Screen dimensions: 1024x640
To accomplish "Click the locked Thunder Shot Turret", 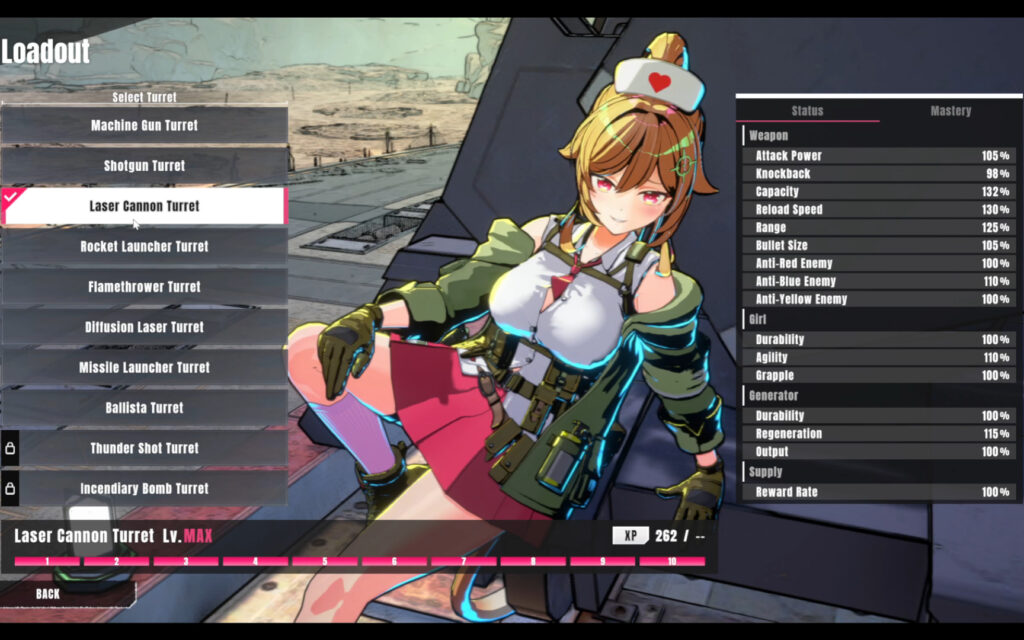I will click(x=144, y=448).
